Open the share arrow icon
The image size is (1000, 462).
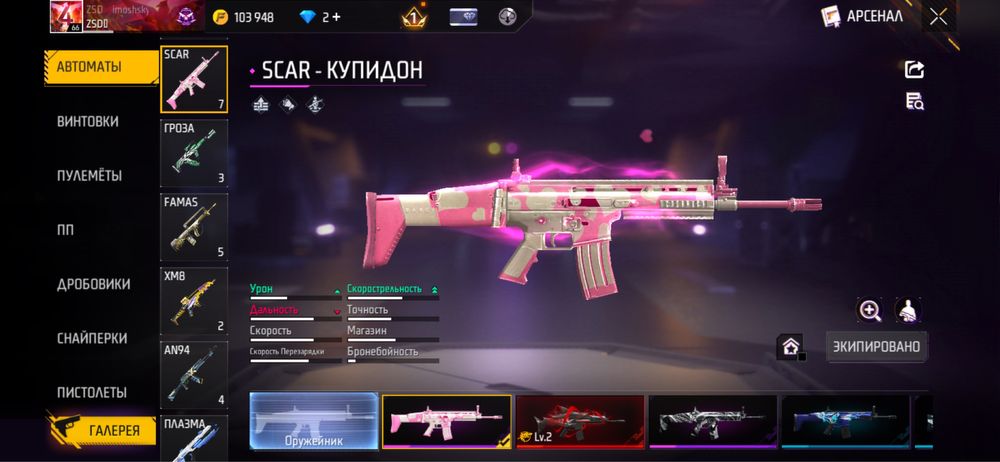[x=914, y=69]
